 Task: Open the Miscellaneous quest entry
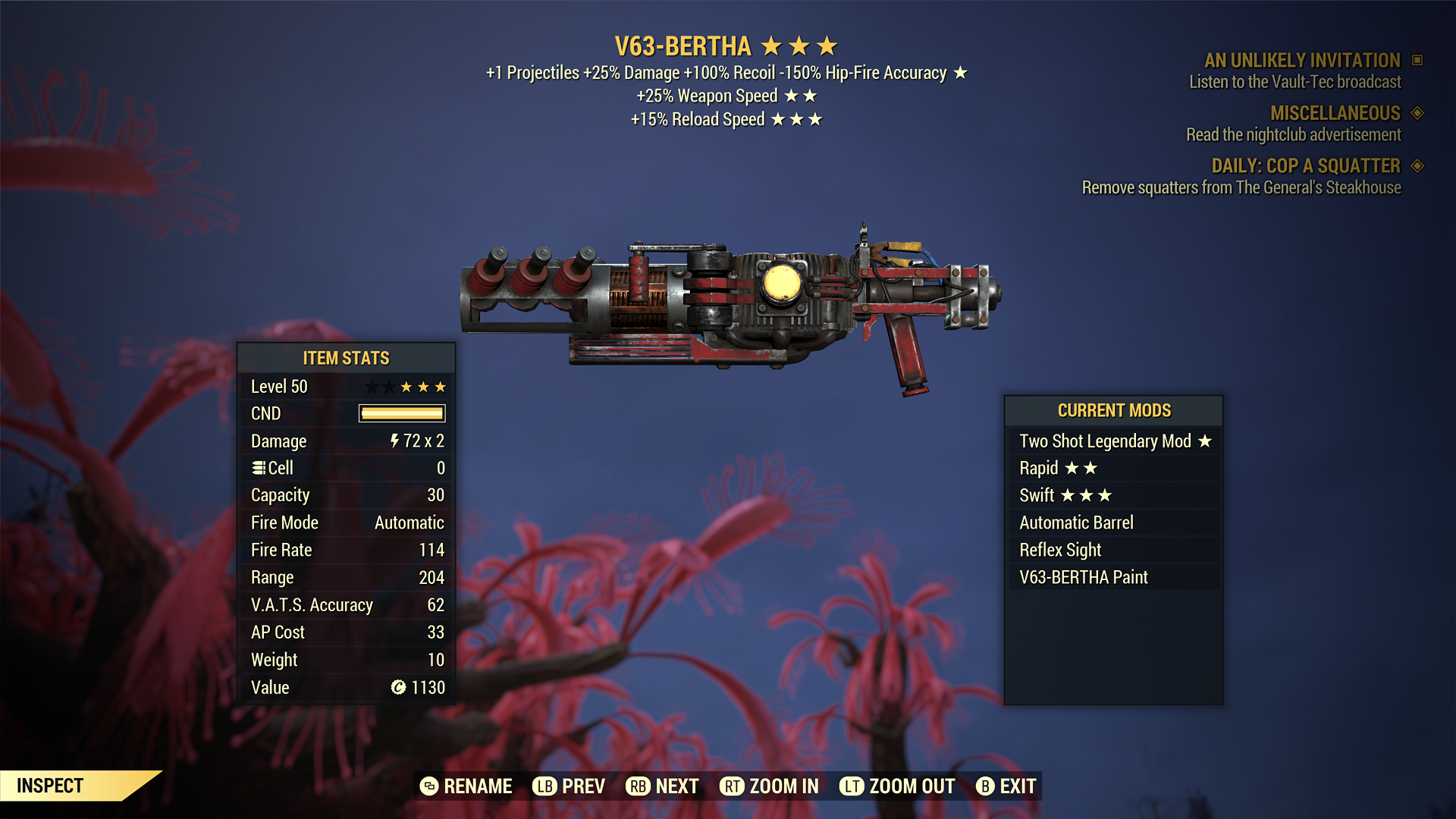point(1335,113)
